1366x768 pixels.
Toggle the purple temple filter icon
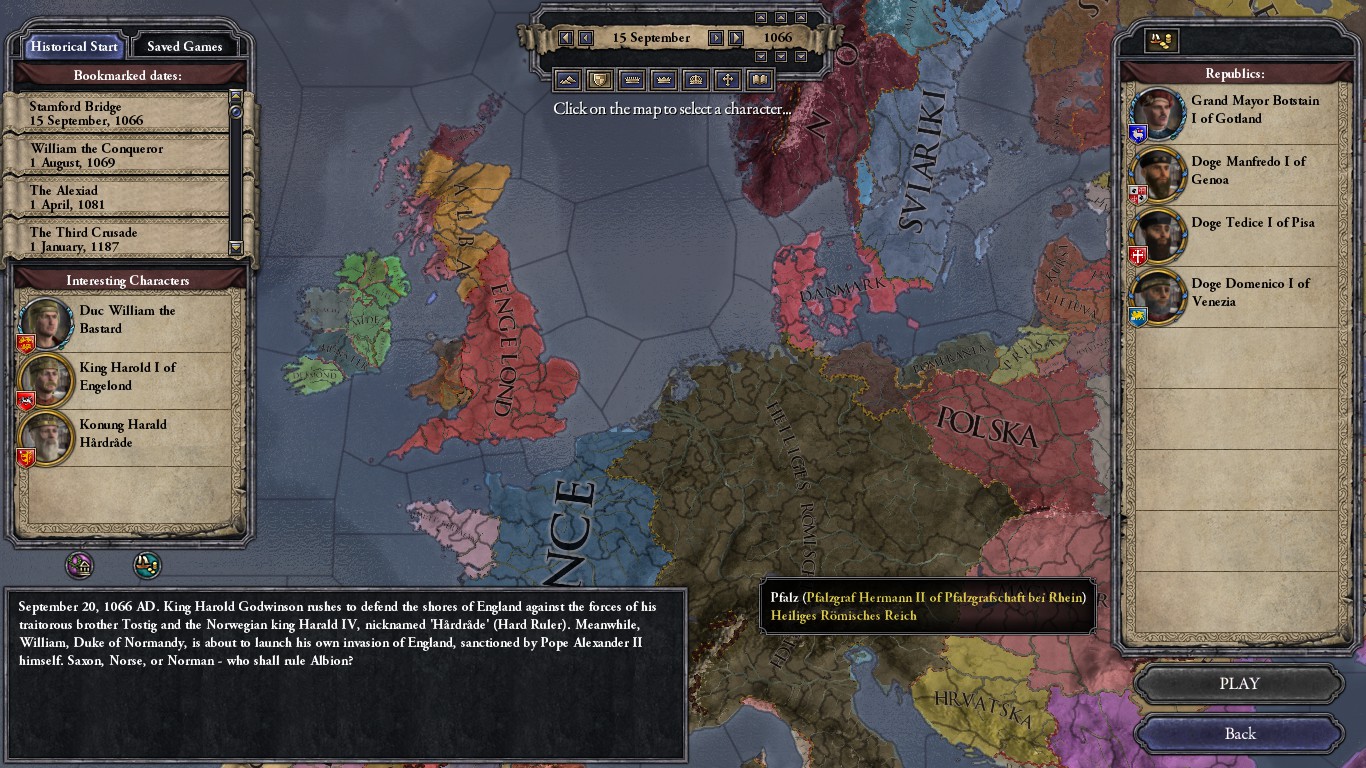(80, 564)
